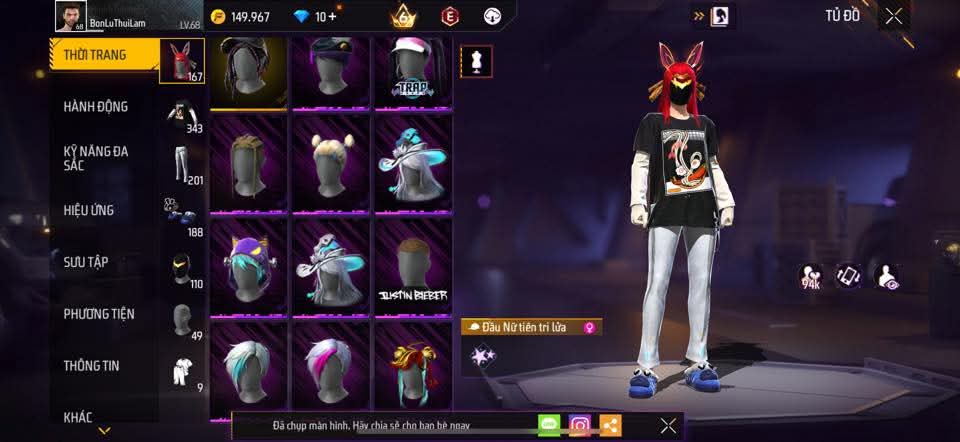Add diamonds with the plus button
The image size is (960, 442).
tap(331, 17)
